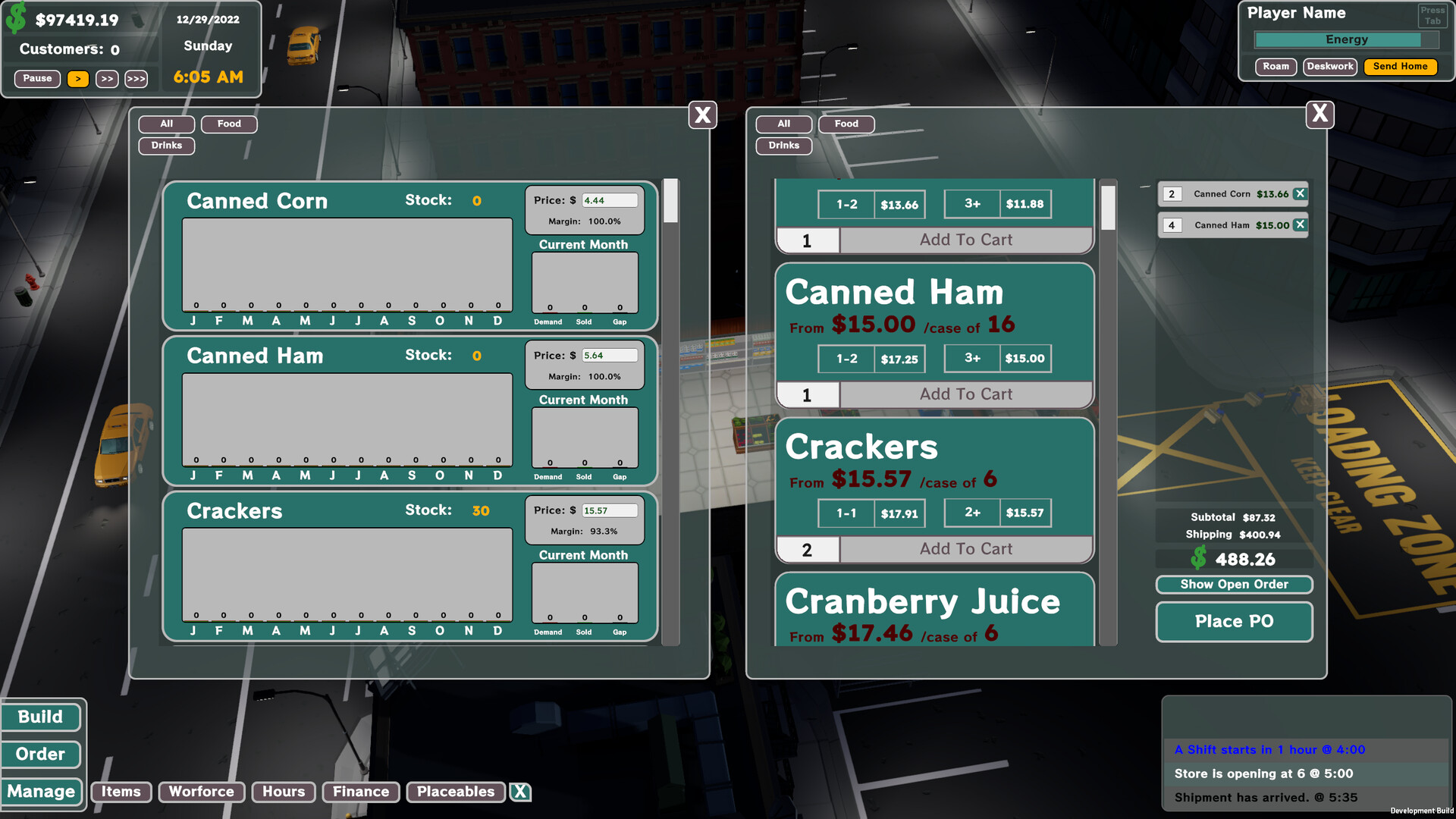Viewport: 1456px width, 819px height.
Task: Pause the game simulation
Action: click(36, 78)
